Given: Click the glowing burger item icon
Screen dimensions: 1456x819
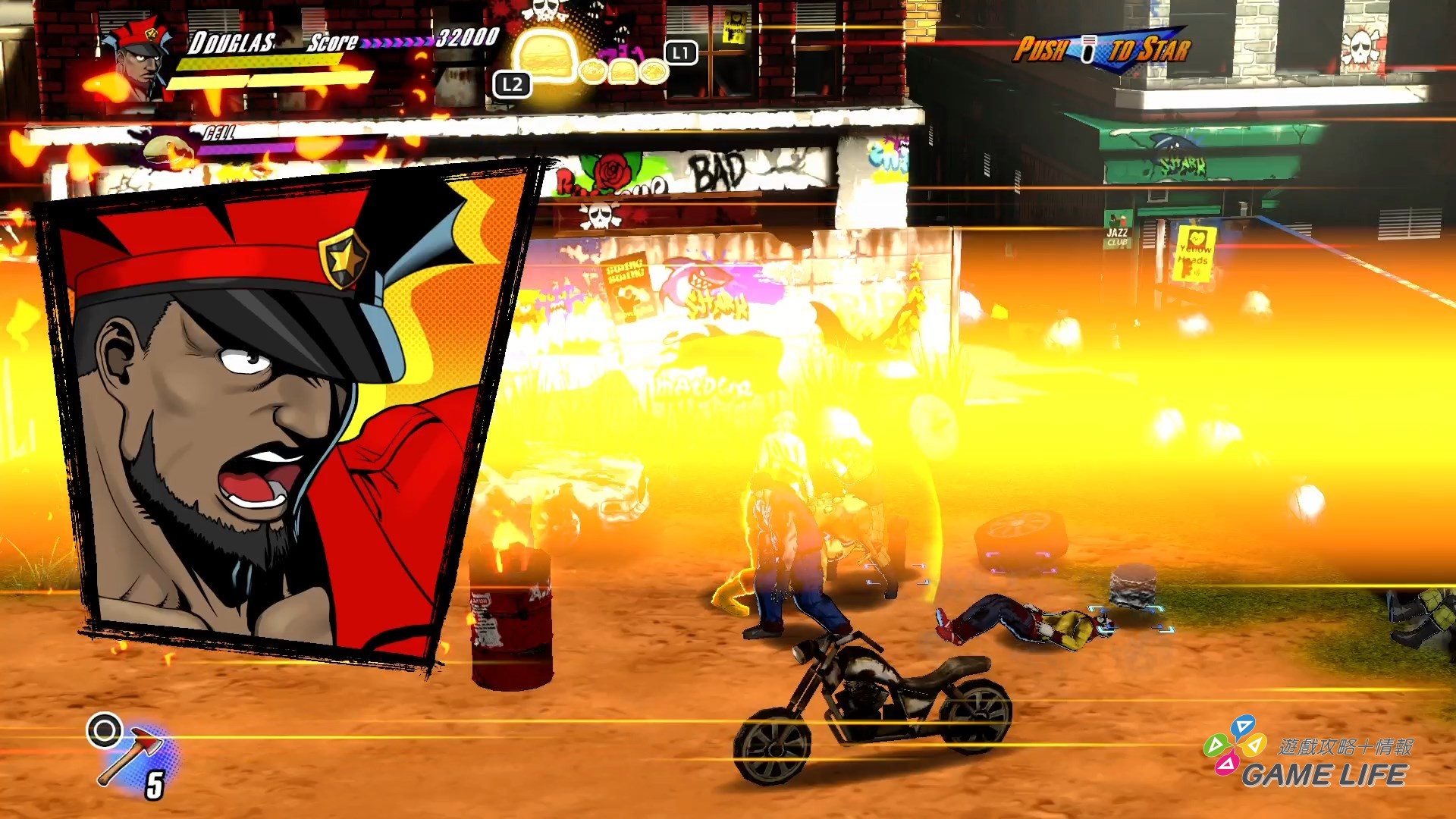Looking at the screenshot, I should 546,62.
